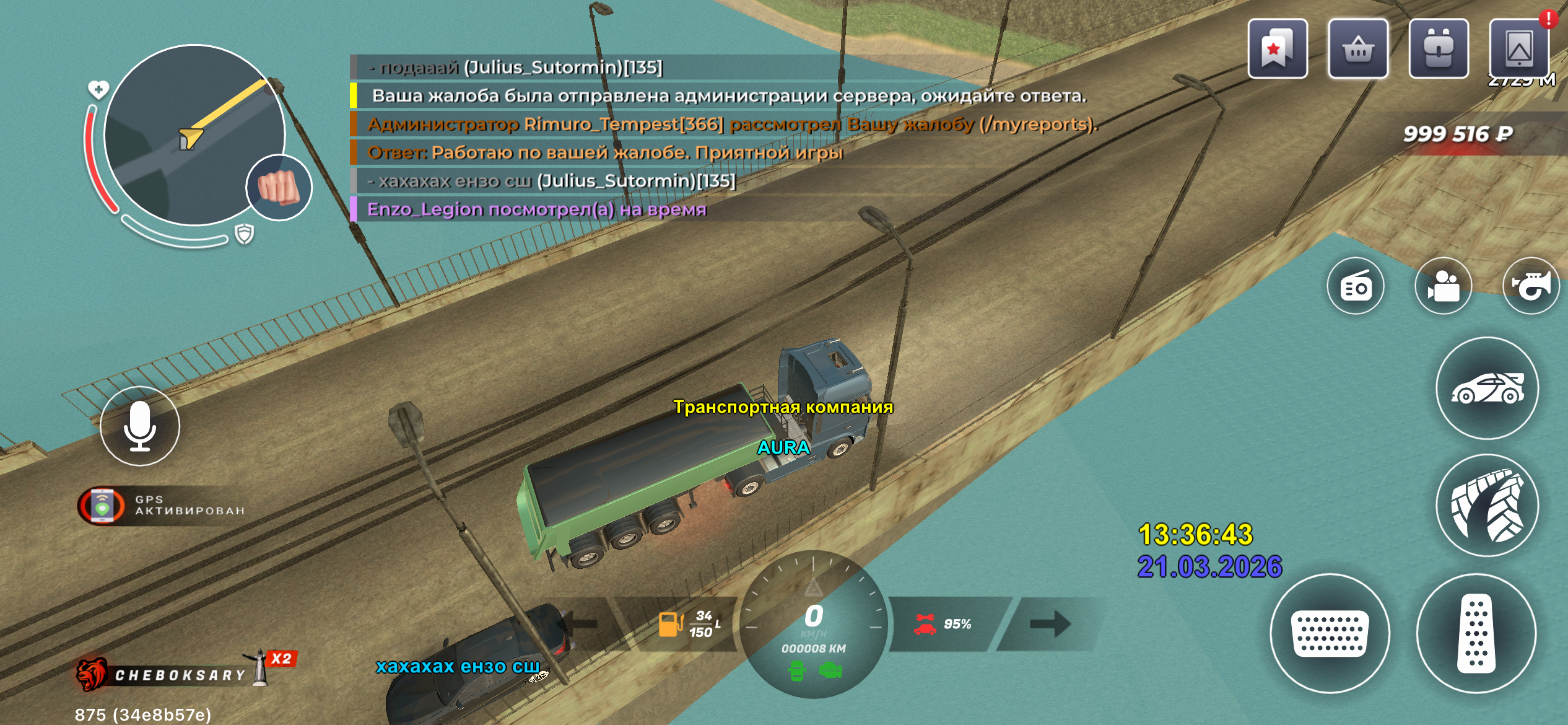This screenshot has height=725, width=1568.
Task: Open the backpack inventory
Action: pos(1438,49)
